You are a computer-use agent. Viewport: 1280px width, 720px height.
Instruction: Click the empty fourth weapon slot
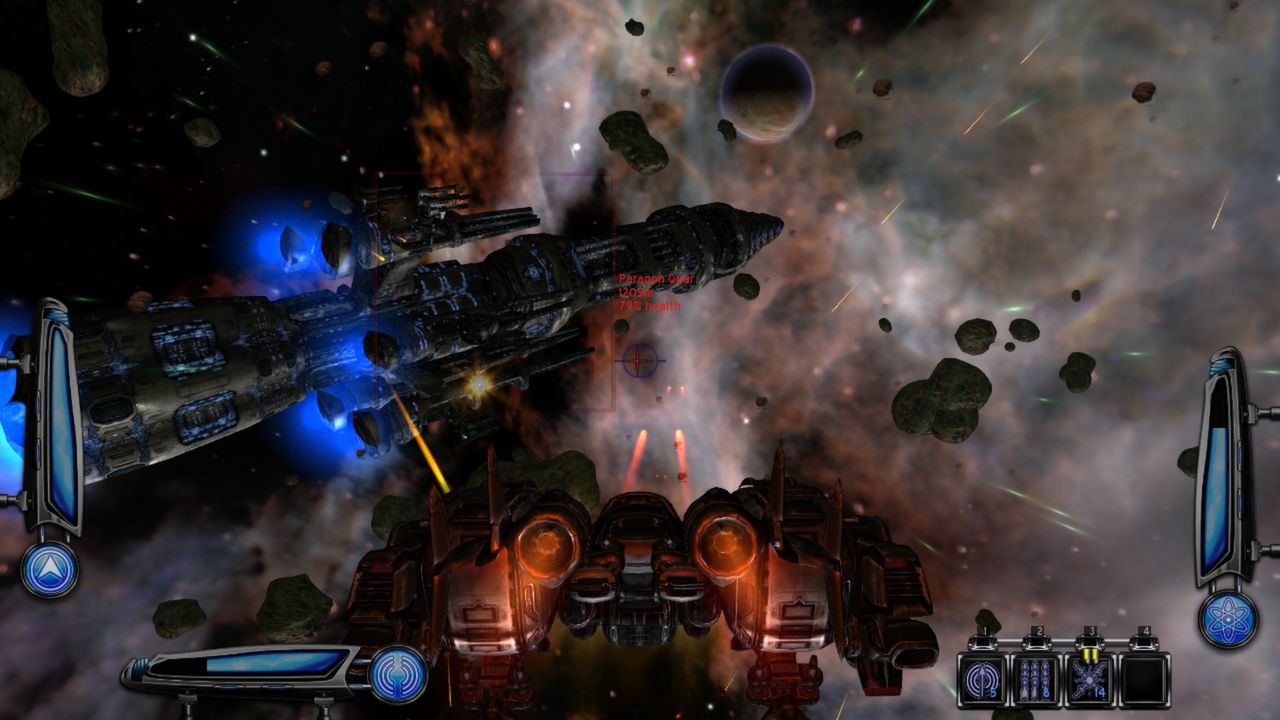[1143, 678]
